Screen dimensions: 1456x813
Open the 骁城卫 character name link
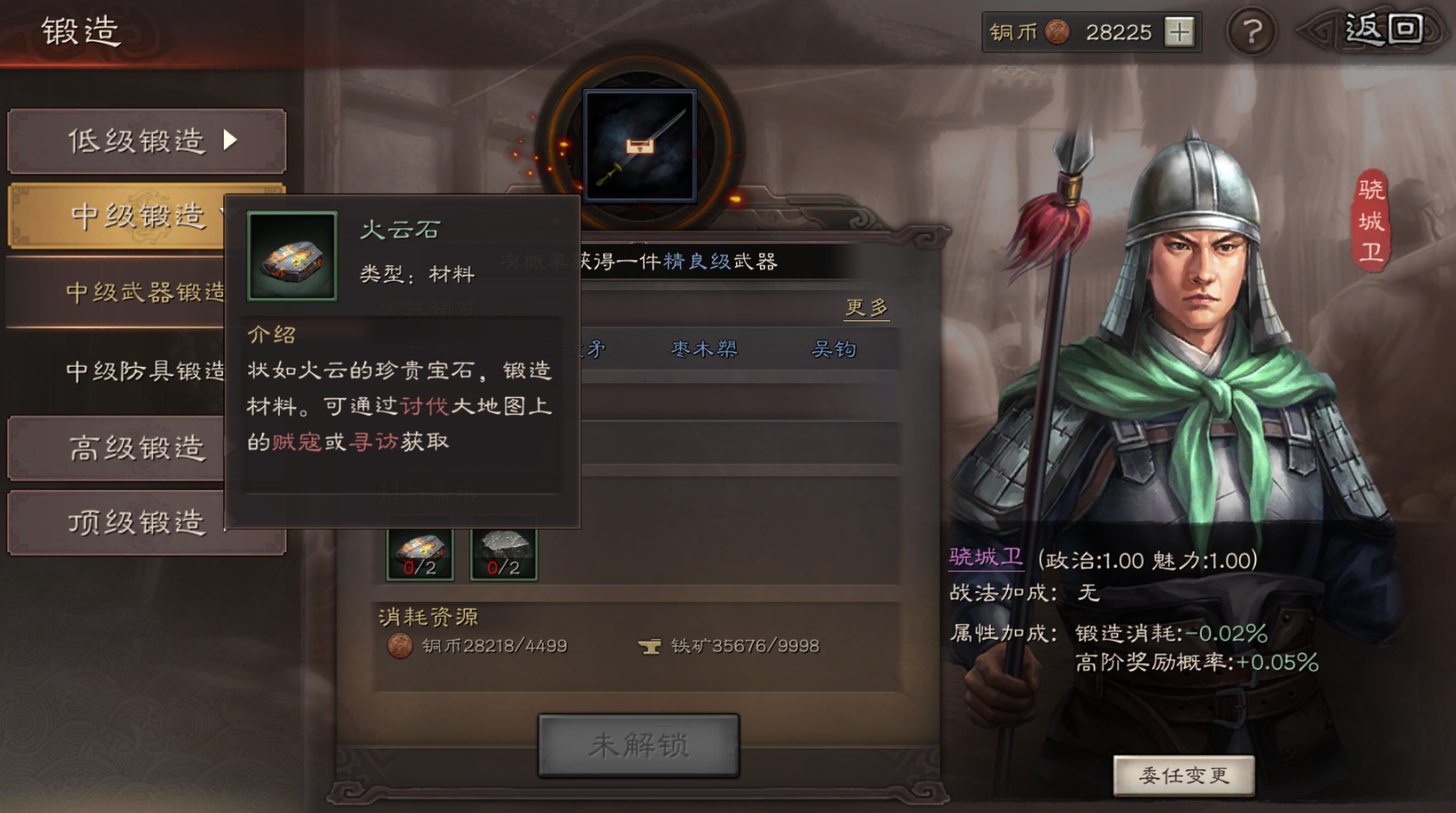[x=986, y=557]
